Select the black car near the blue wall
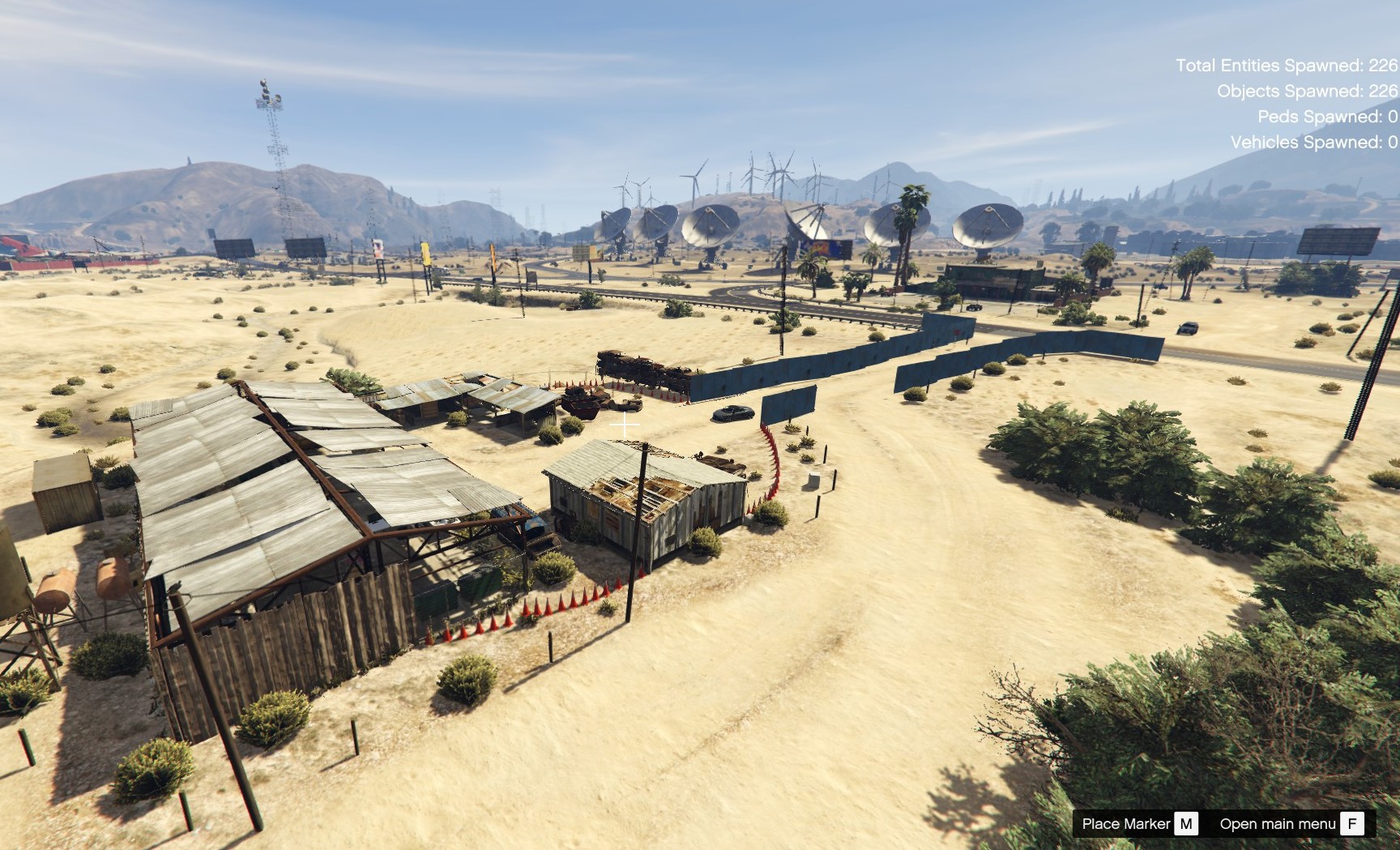The image size is (1400, 850). 732,413
